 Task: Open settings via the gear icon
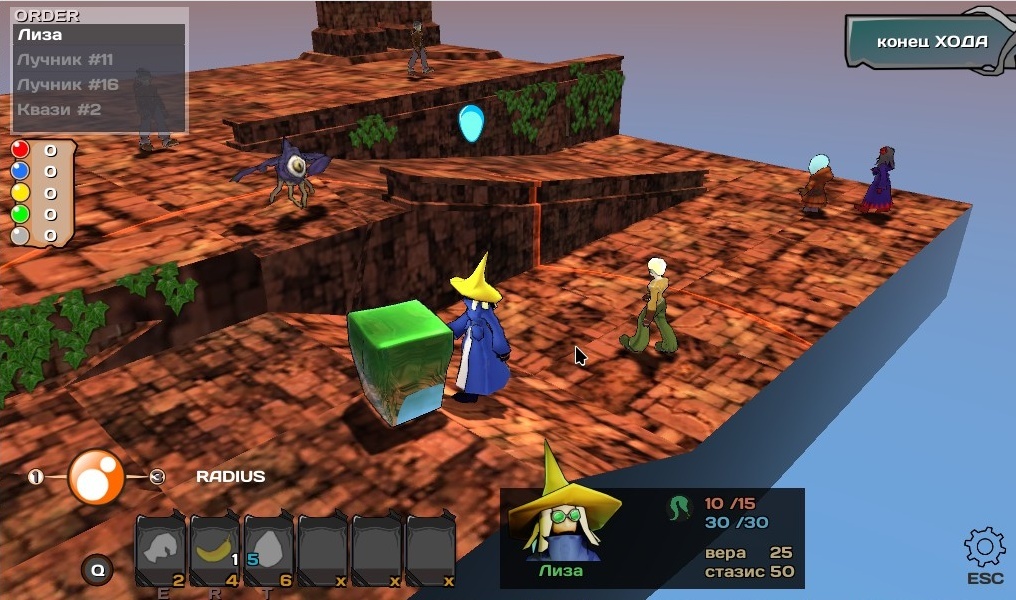coord(984,547)
